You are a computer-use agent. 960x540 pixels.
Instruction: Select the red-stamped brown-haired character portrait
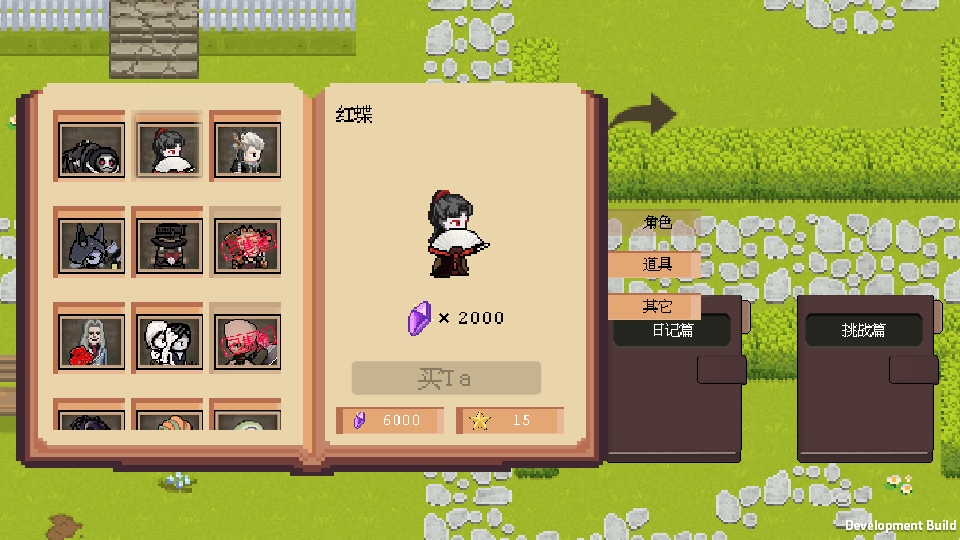(x=246, y=246)
